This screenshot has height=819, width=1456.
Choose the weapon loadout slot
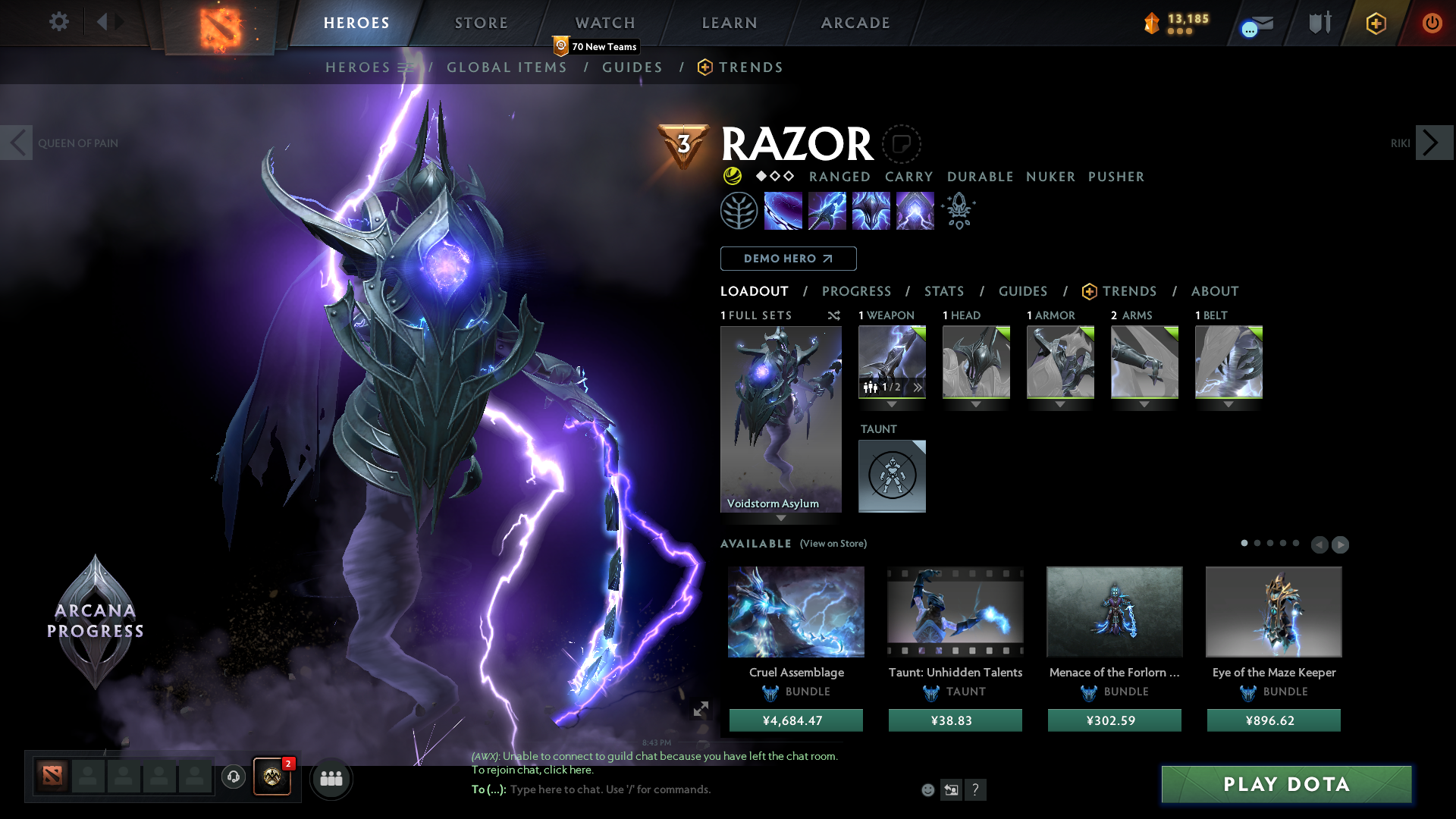pyautogui.click(x=892, y=362)
